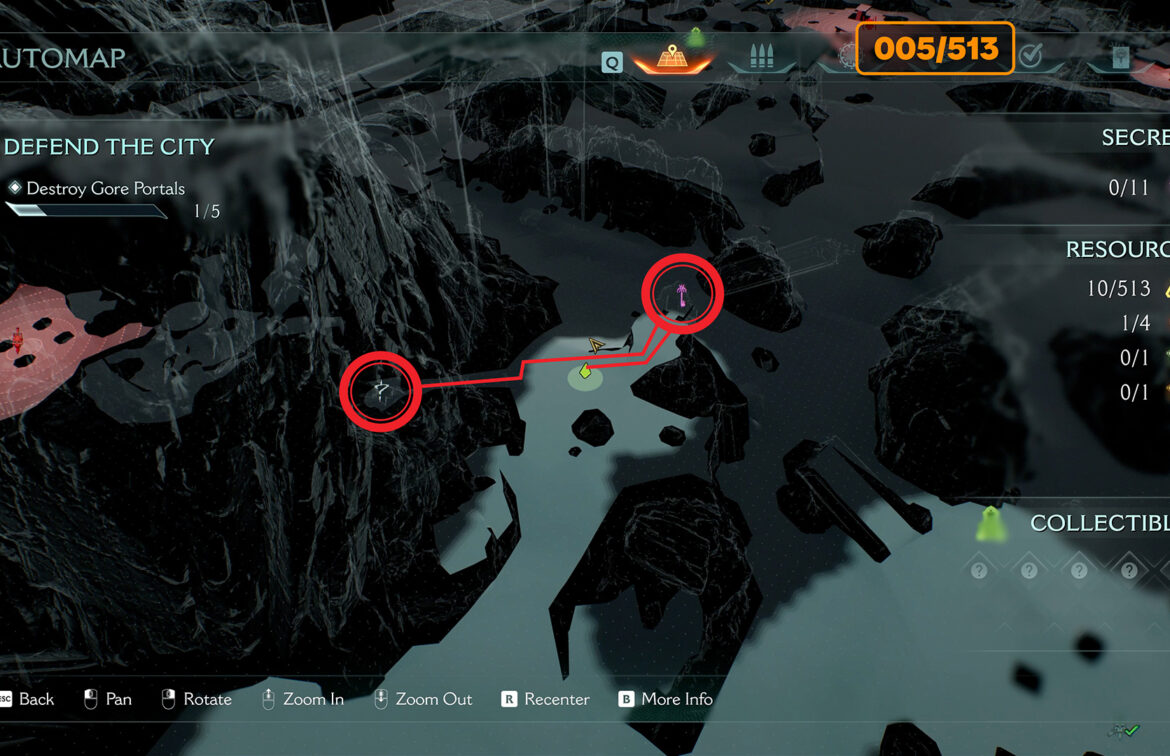Click the question mark map marker
The height and width of the screenshot is (756, 1170).
pos(380,391)
